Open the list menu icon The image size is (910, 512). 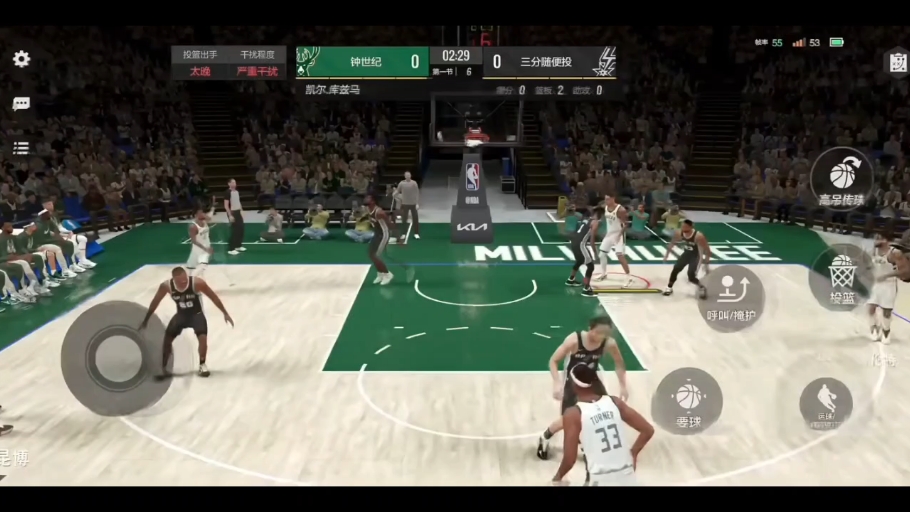(x=21, y=148)
